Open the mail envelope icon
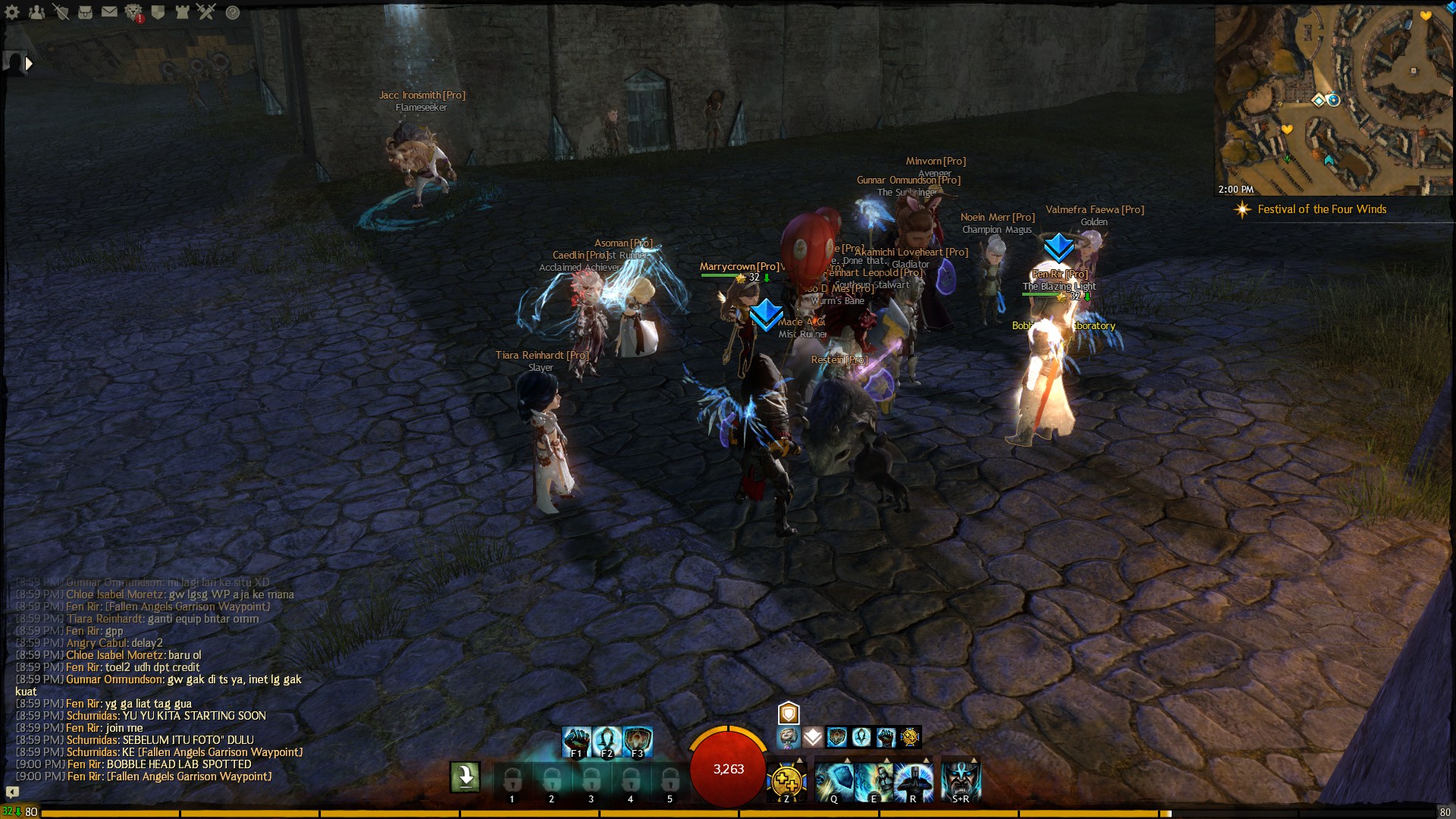The width and height of the screenshot is (1456, 819). point(109,12)
